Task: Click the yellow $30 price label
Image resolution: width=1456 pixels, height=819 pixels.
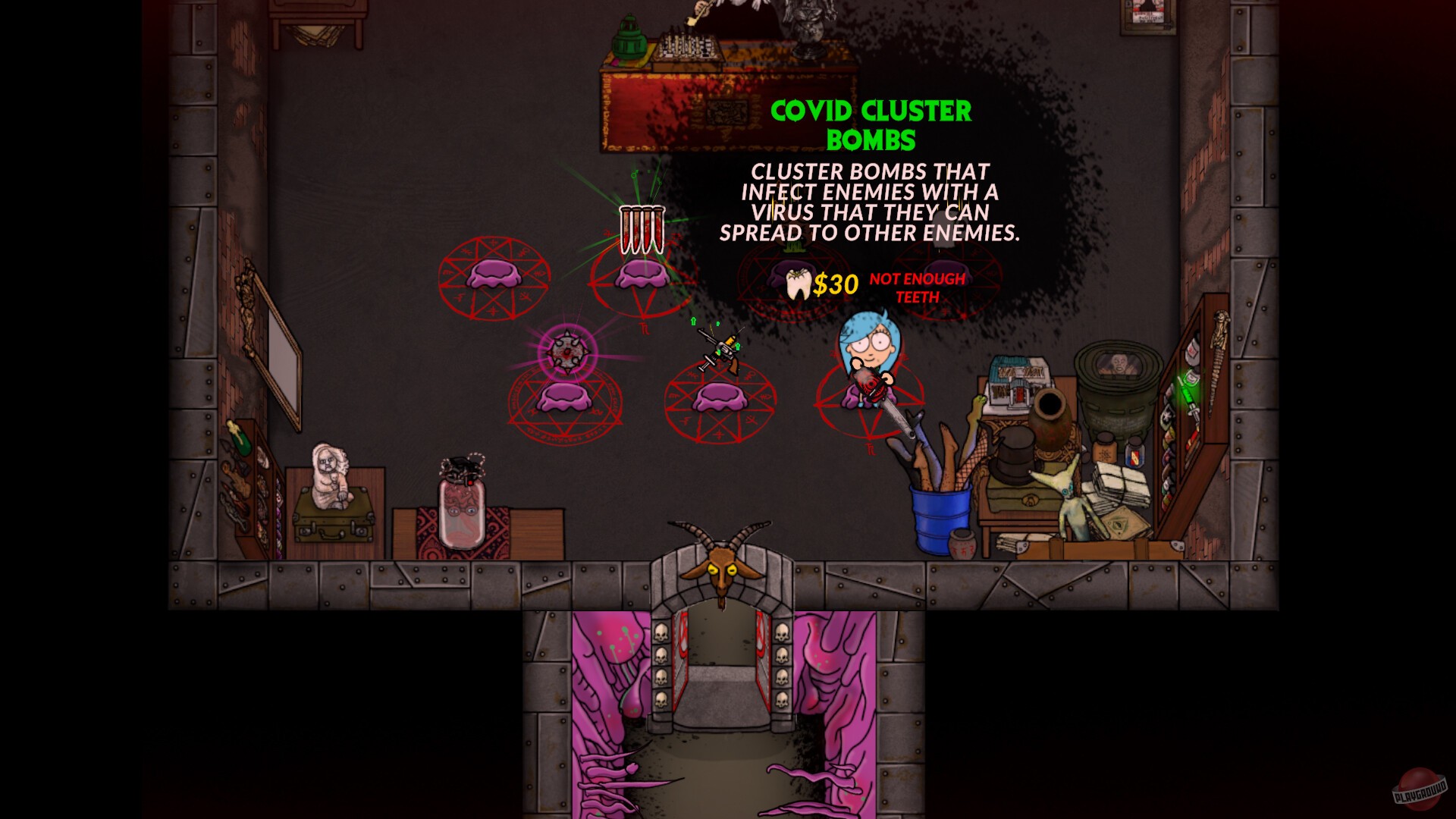Action: pyautogui.click(x=833, y=286)
